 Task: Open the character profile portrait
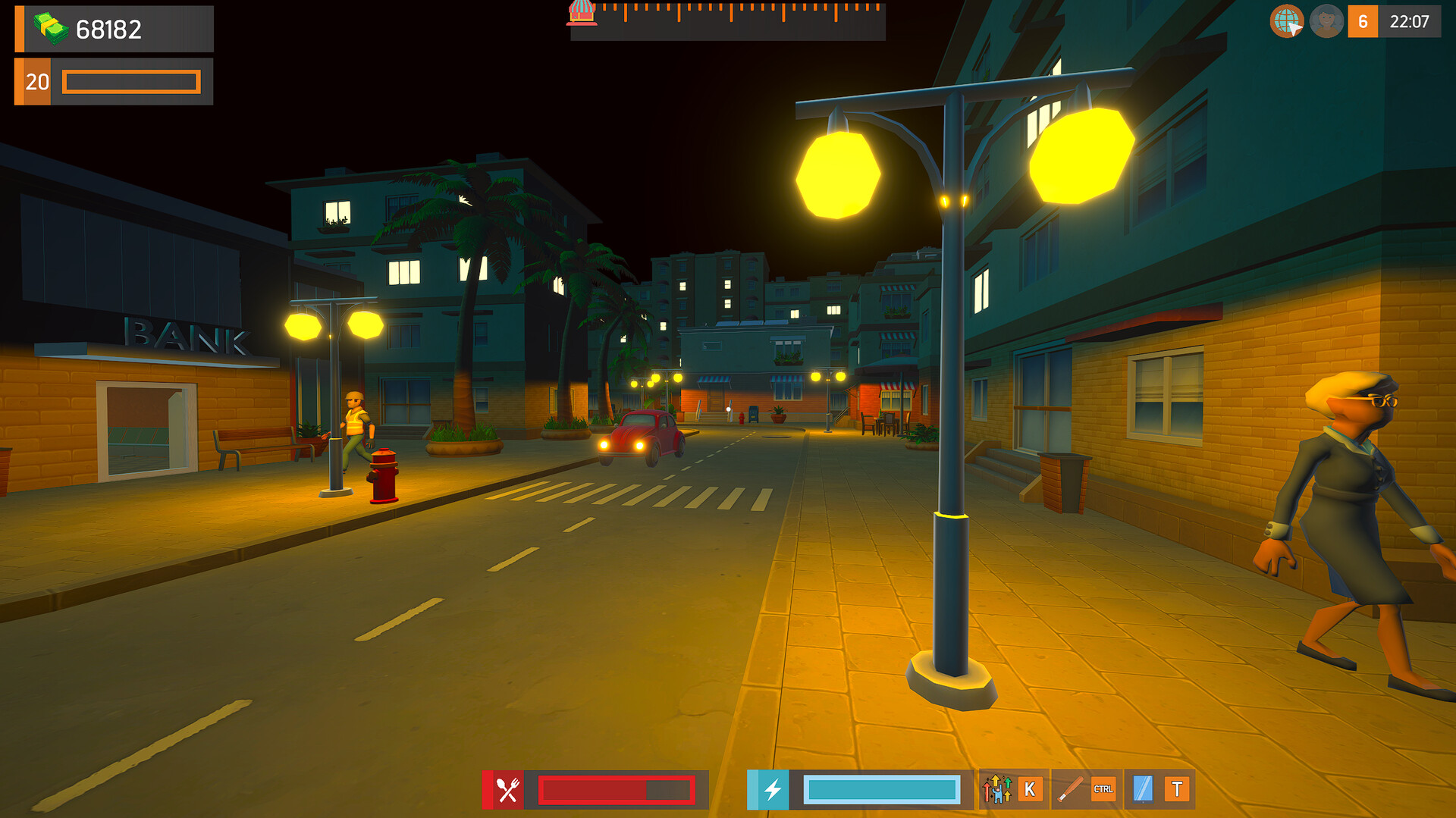click(1326, 20)
